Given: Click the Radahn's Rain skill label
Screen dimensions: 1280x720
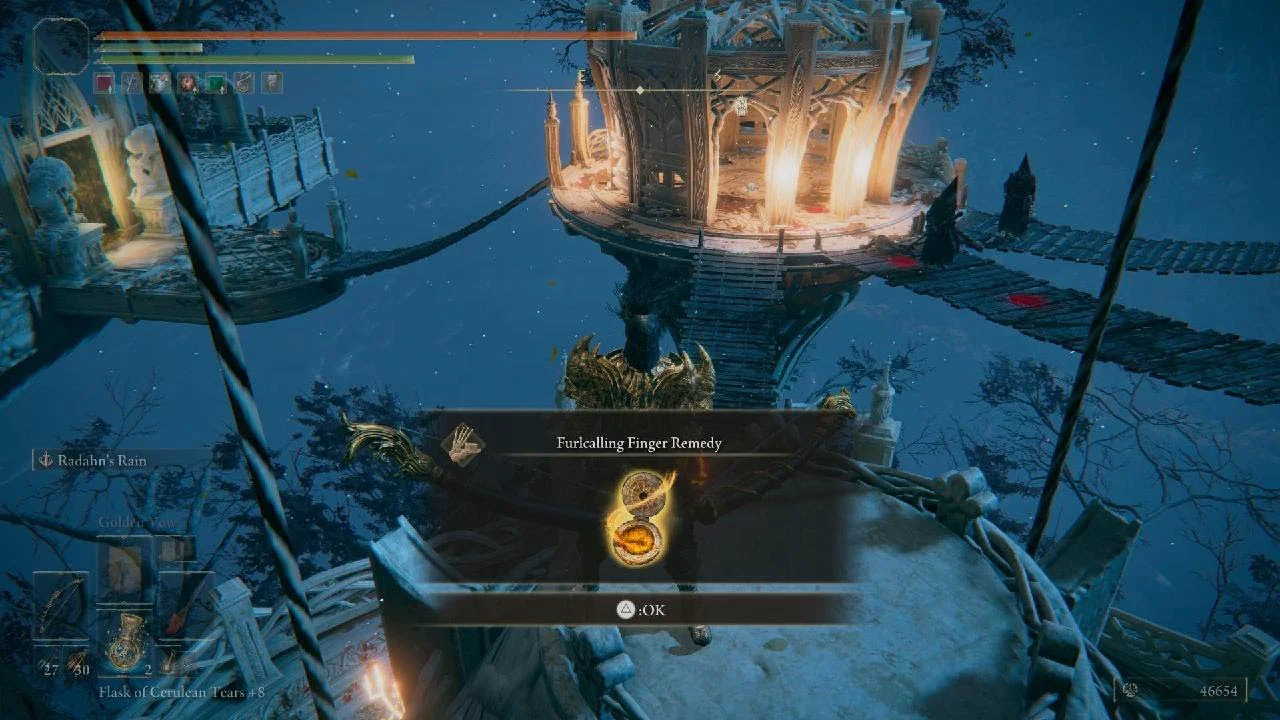Looking at the screenshot, I should (x=110, y=460).
